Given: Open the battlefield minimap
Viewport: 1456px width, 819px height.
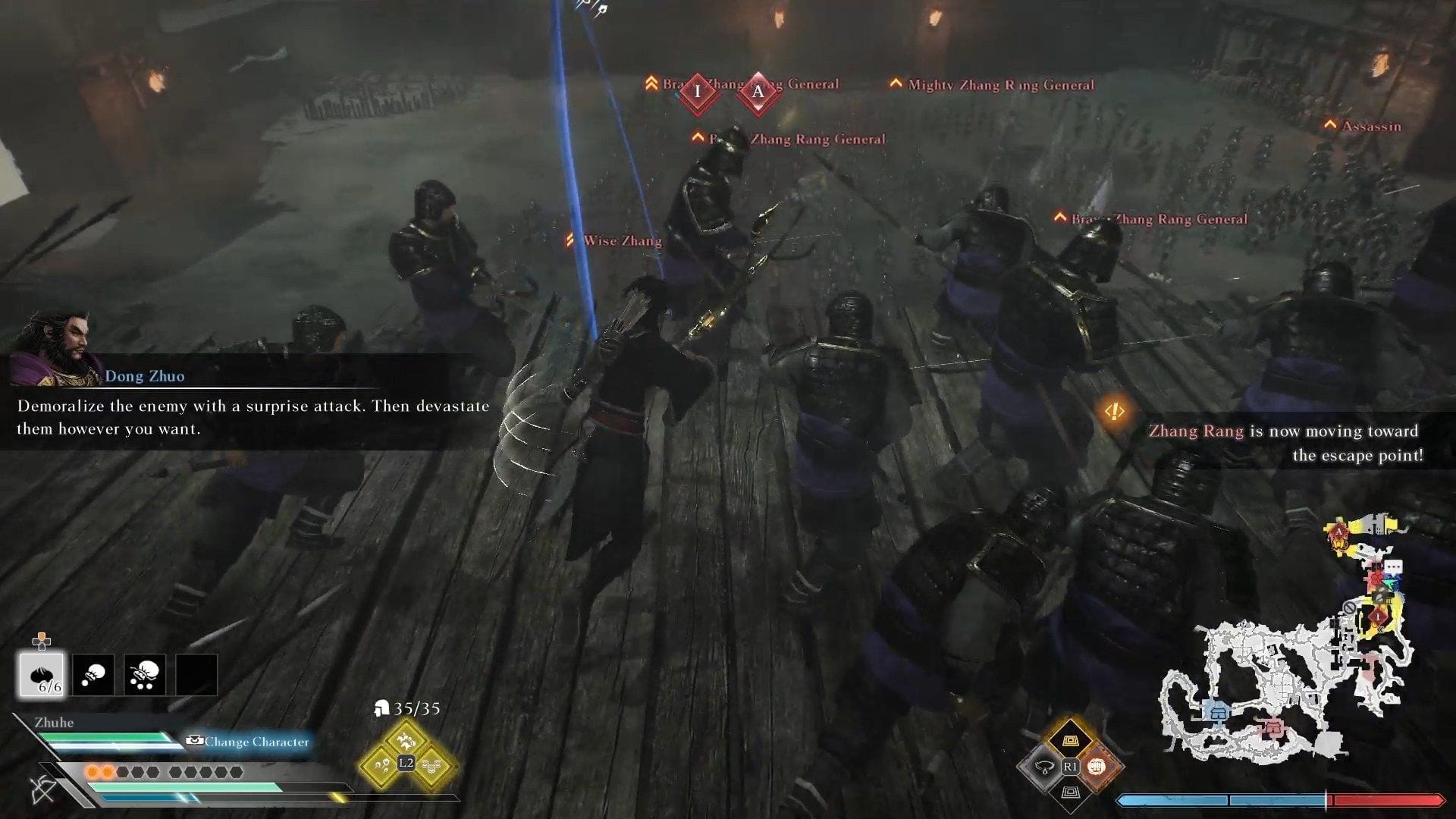Looking at the screenshot, I should click(1282, 682).
